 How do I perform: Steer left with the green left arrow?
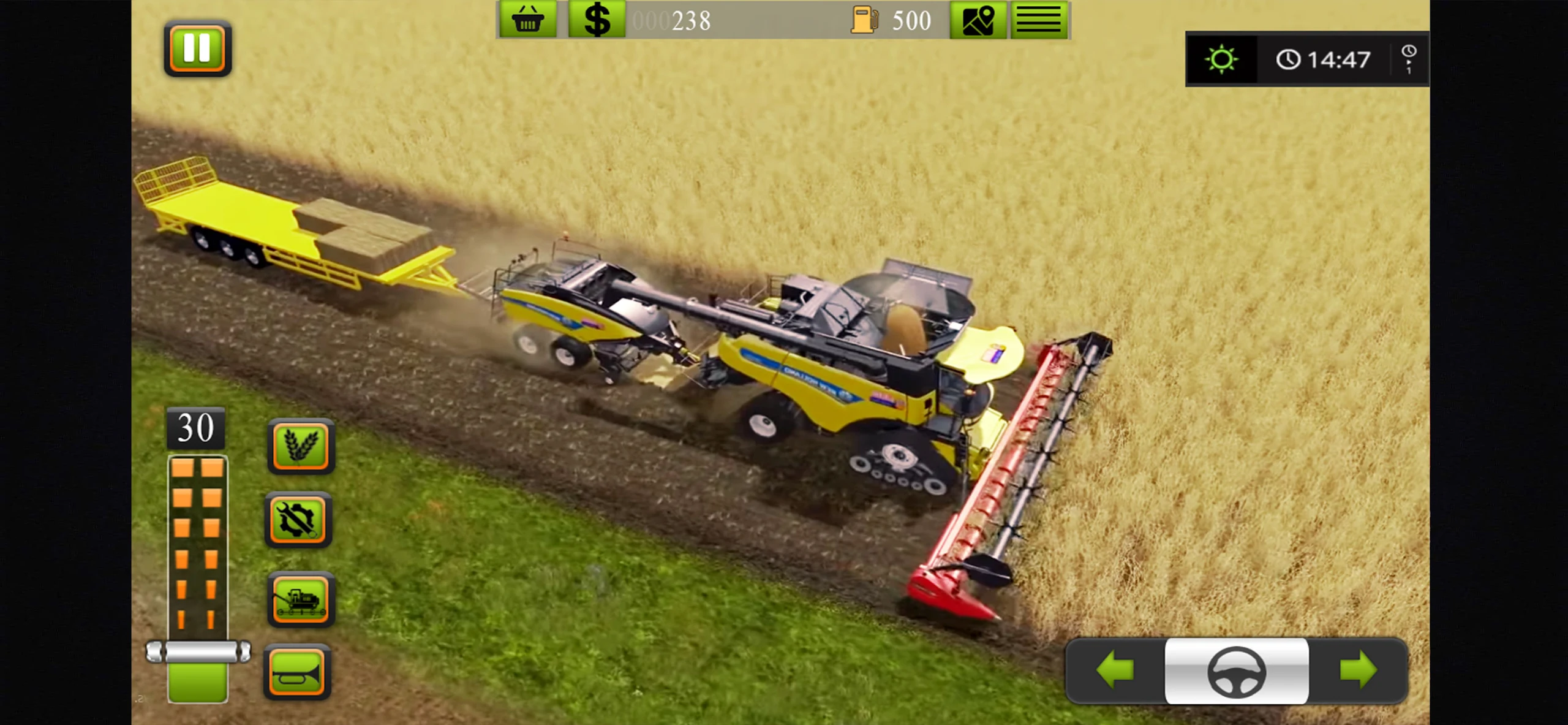coord(1115,670)
